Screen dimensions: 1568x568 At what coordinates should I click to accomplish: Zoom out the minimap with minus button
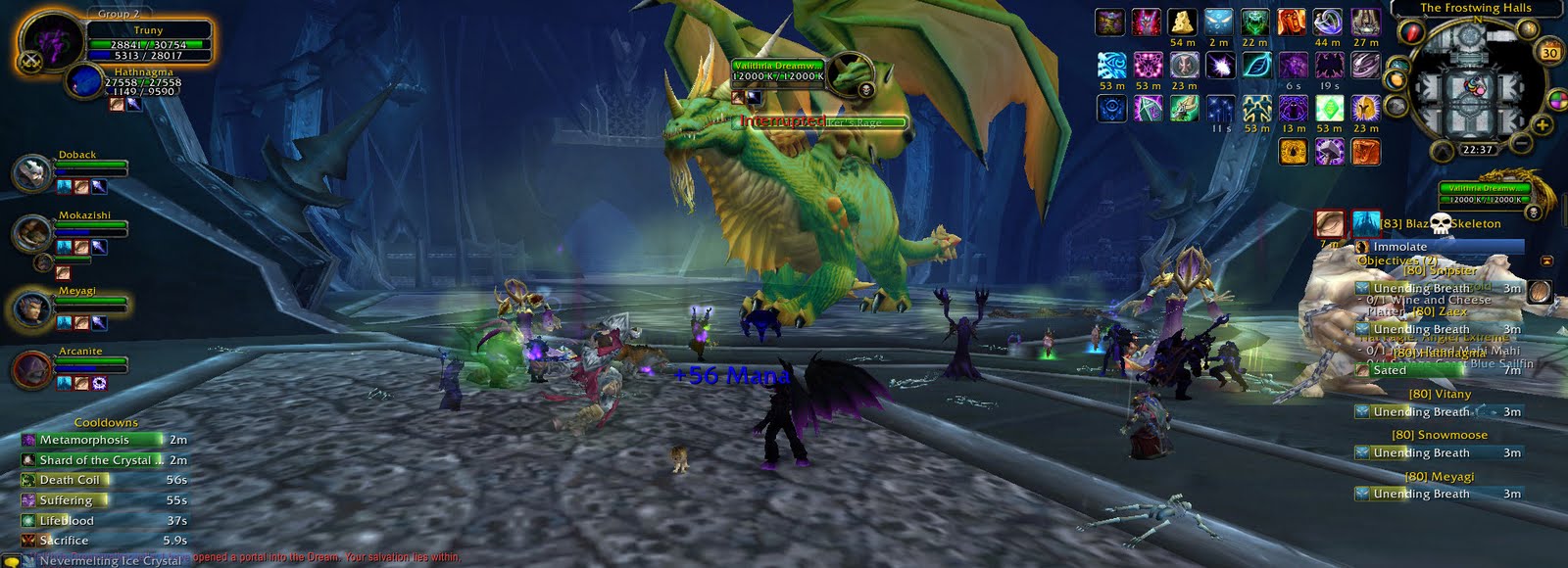tap(1520, 143)
